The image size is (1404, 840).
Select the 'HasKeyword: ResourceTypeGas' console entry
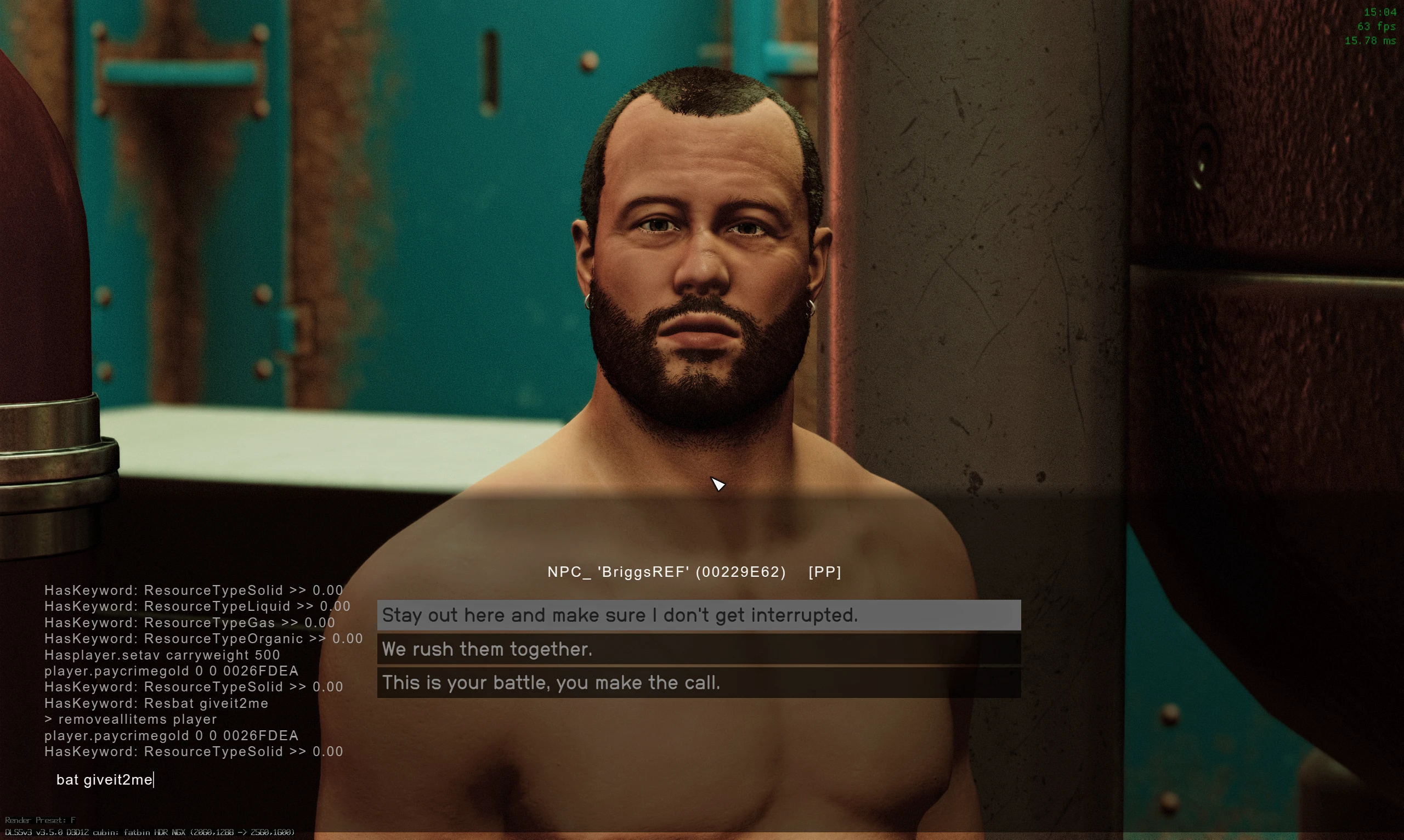click(x=190, y=623)
